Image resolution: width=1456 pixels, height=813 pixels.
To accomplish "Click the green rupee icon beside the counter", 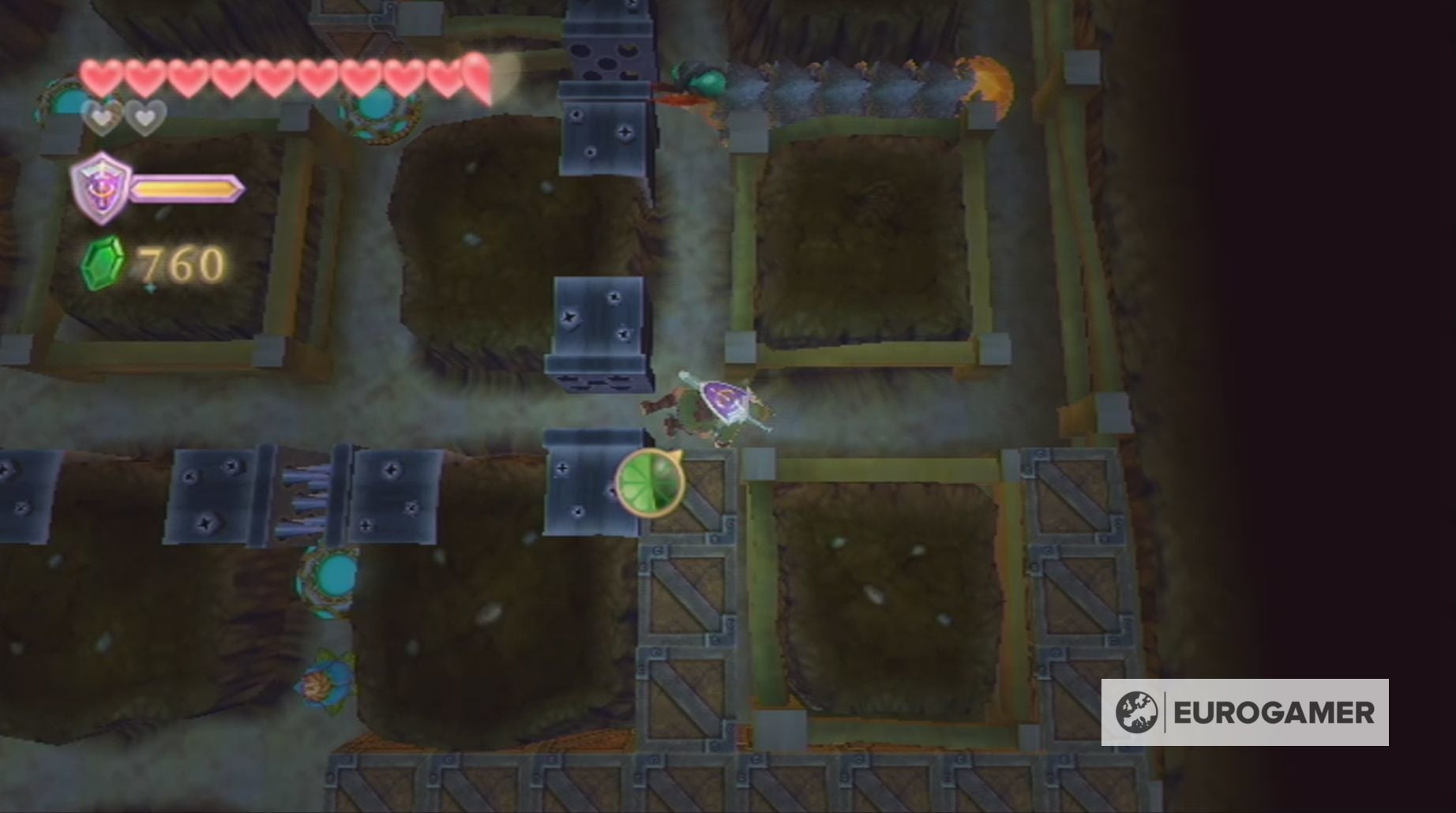I will (x=103, y=264).
